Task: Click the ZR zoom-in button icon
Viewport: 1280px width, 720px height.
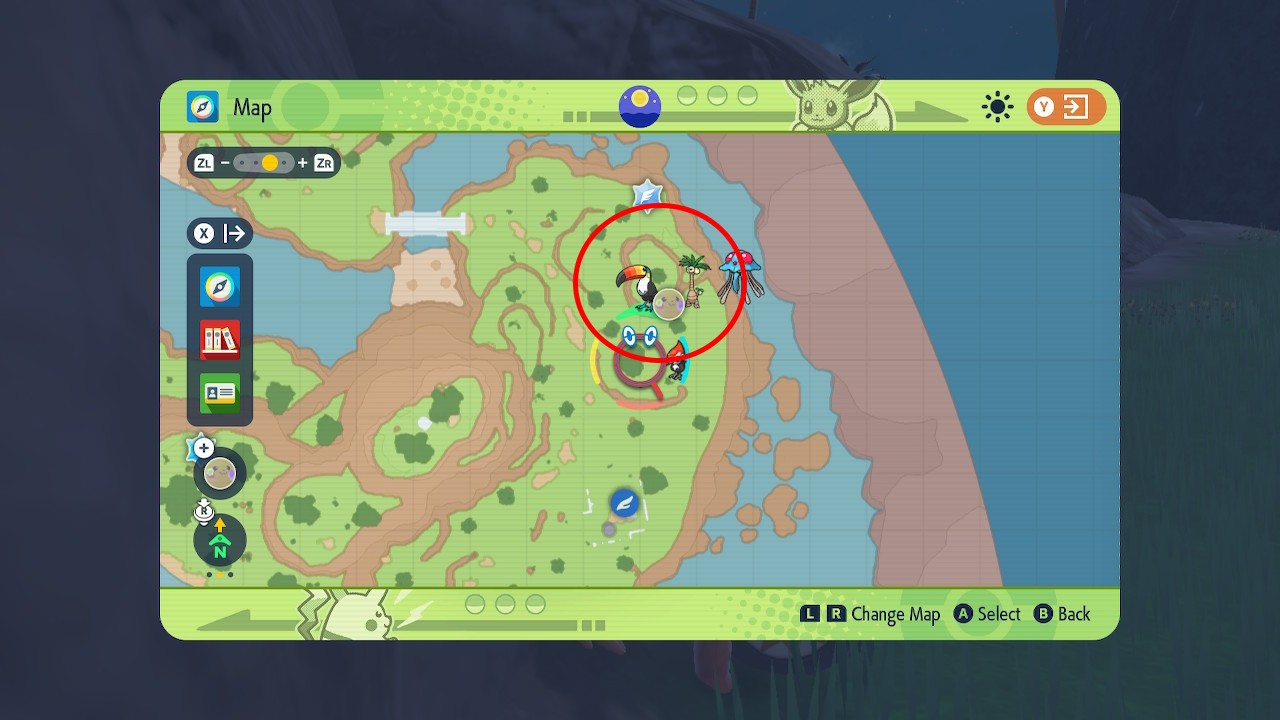Action: click(322, 163)
